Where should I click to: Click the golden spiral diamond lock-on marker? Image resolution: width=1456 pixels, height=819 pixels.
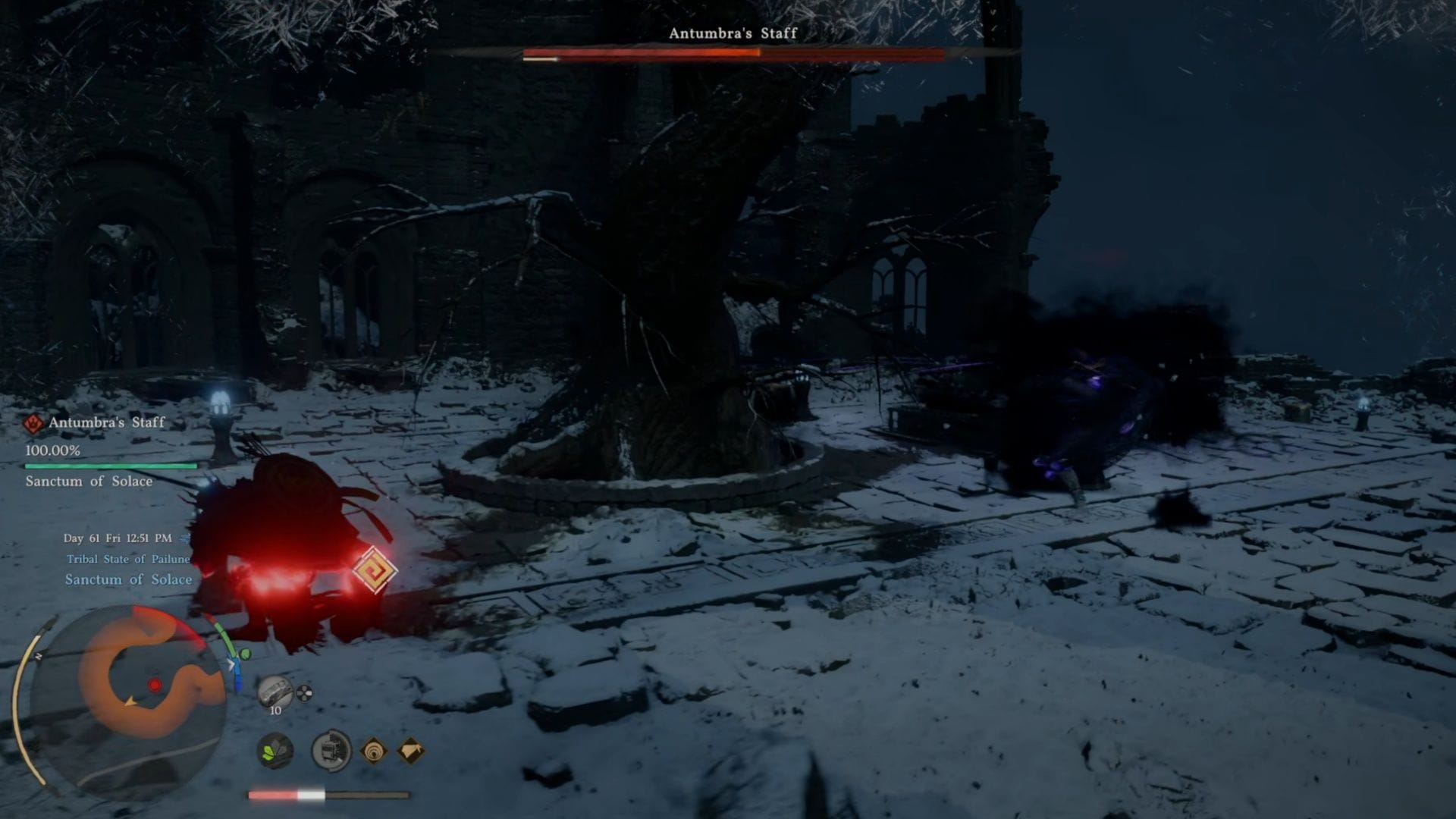[373, 570]
